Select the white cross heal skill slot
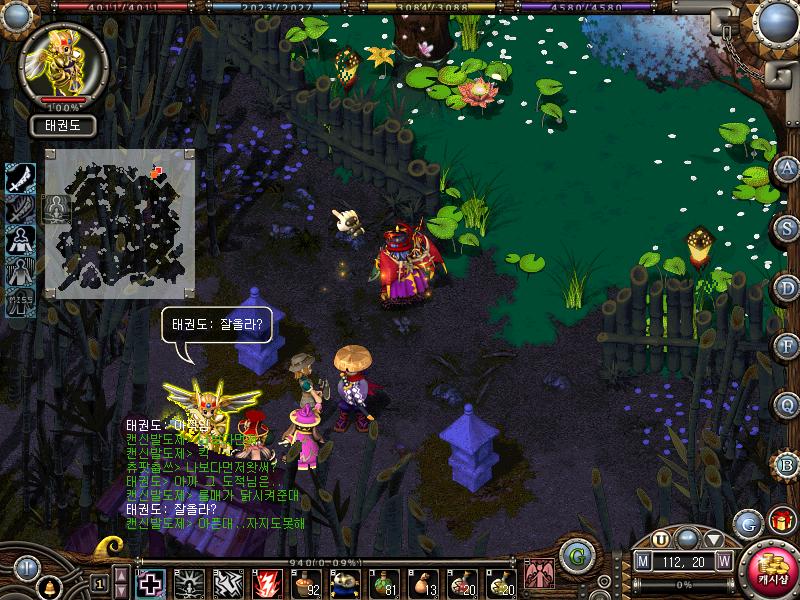 [150, 581]
